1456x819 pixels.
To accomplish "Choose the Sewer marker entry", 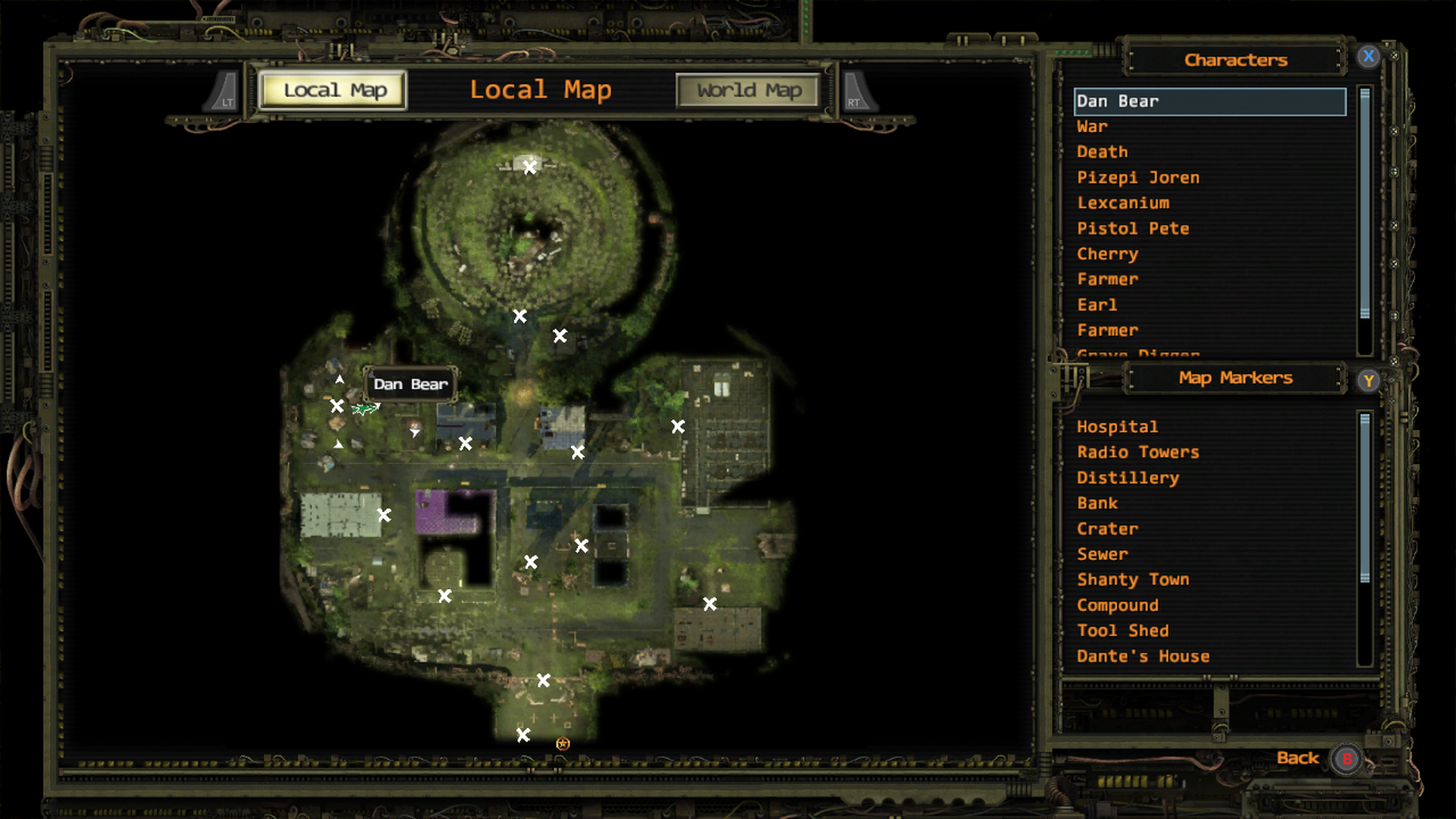I will click(1103, 554).
